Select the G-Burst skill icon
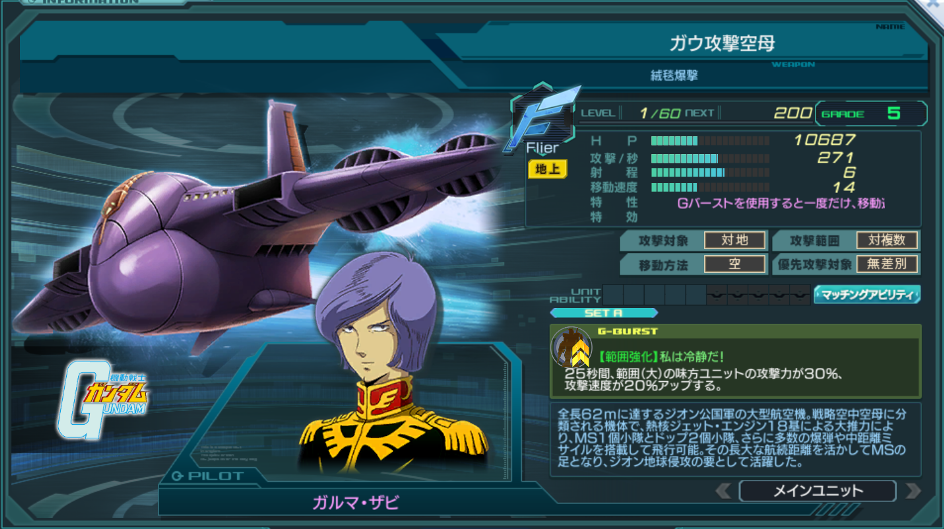 click(571, 346)
